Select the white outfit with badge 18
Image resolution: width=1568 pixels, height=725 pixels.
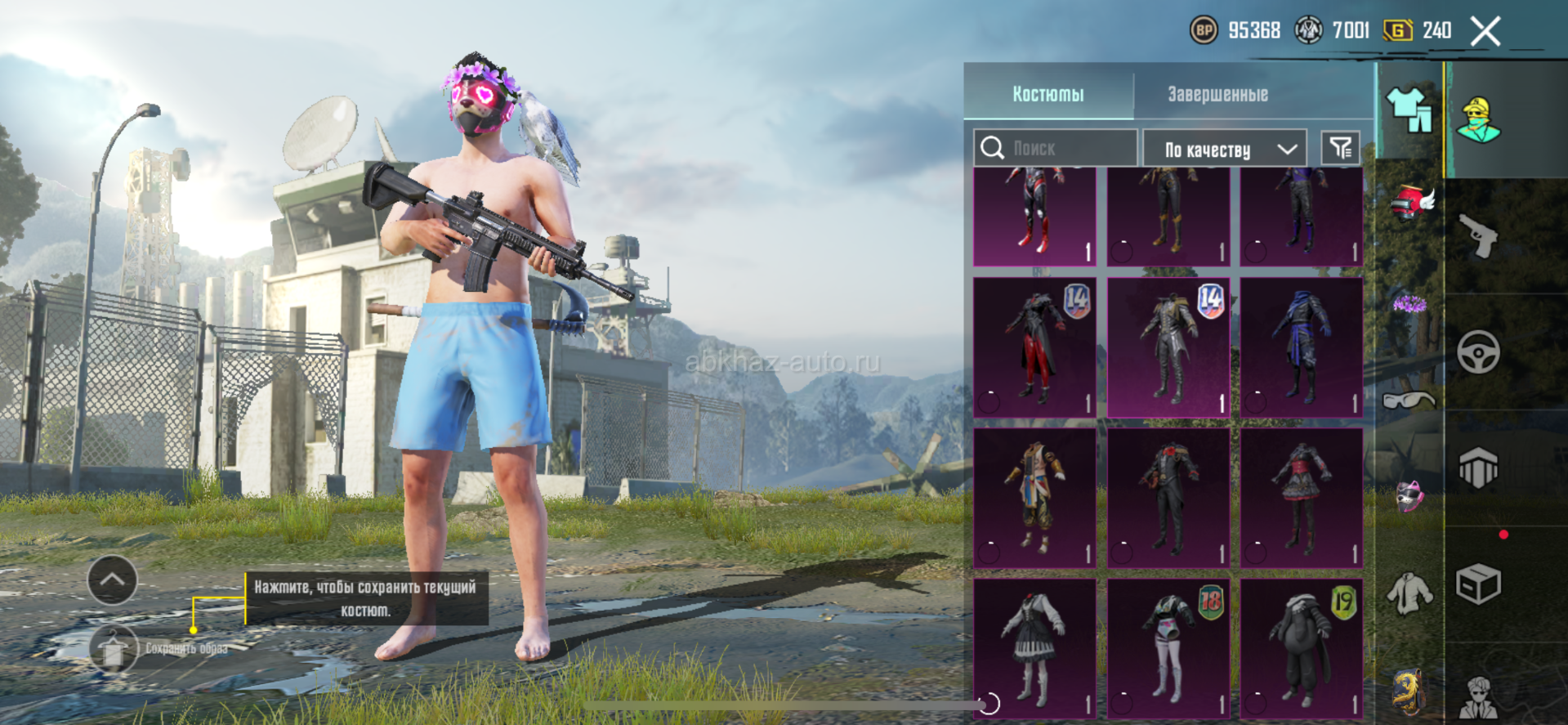point(1168,649)
